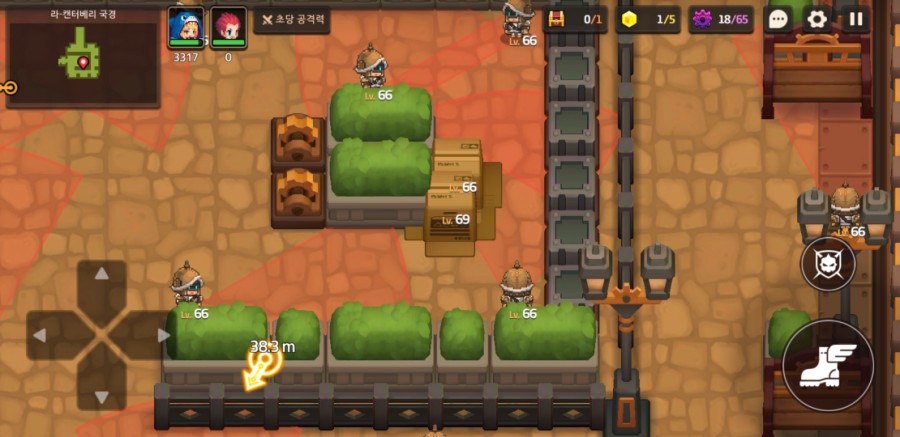Toggle the damage-per-second display button

(291, 19)
